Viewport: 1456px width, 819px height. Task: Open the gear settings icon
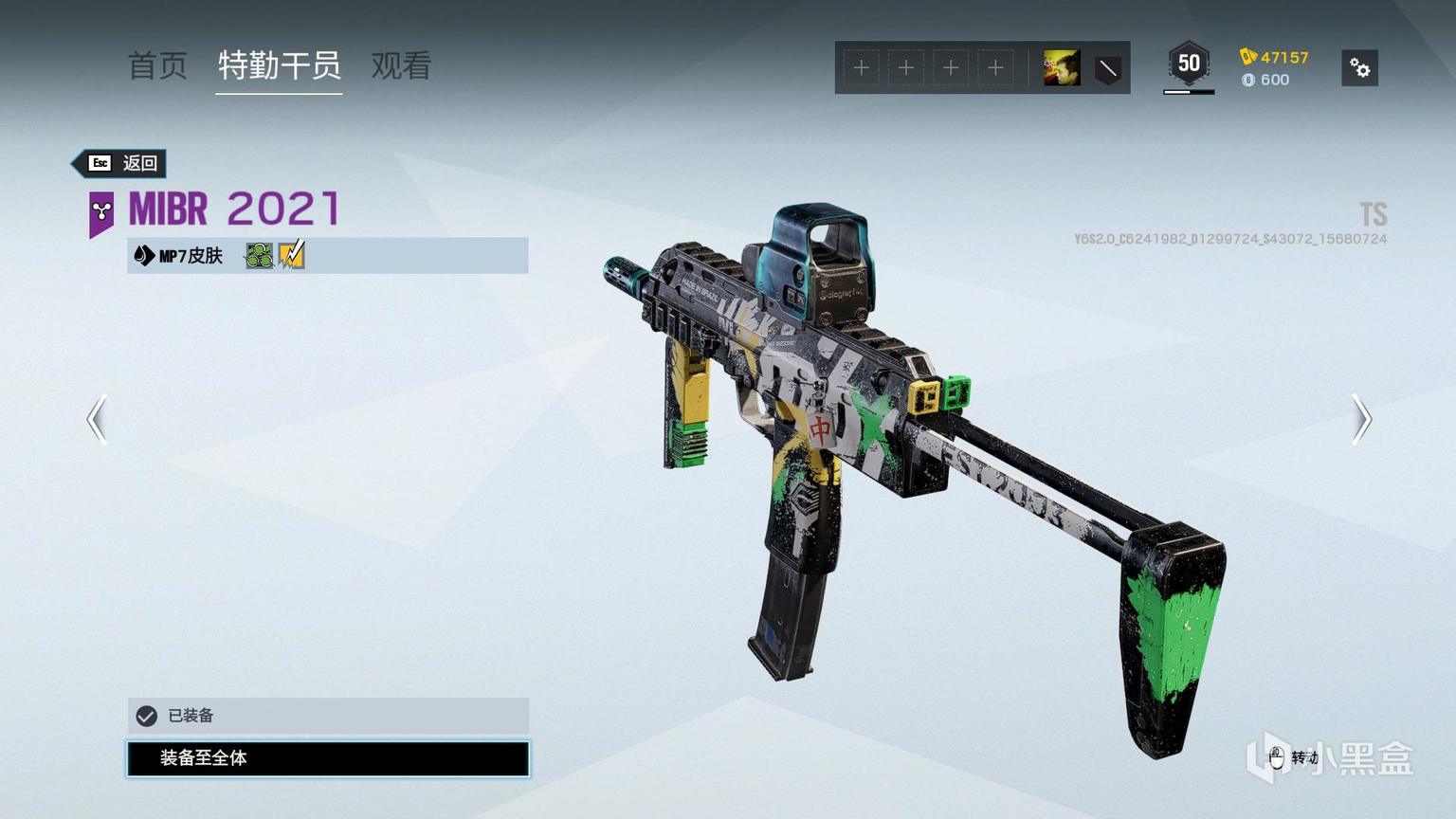(1359, 68)
